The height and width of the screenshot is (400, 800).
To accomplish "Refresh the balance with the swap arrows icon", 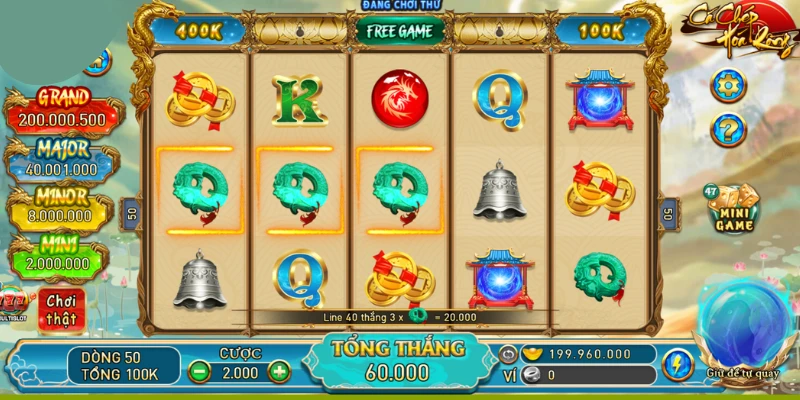I will pos(508,353).
